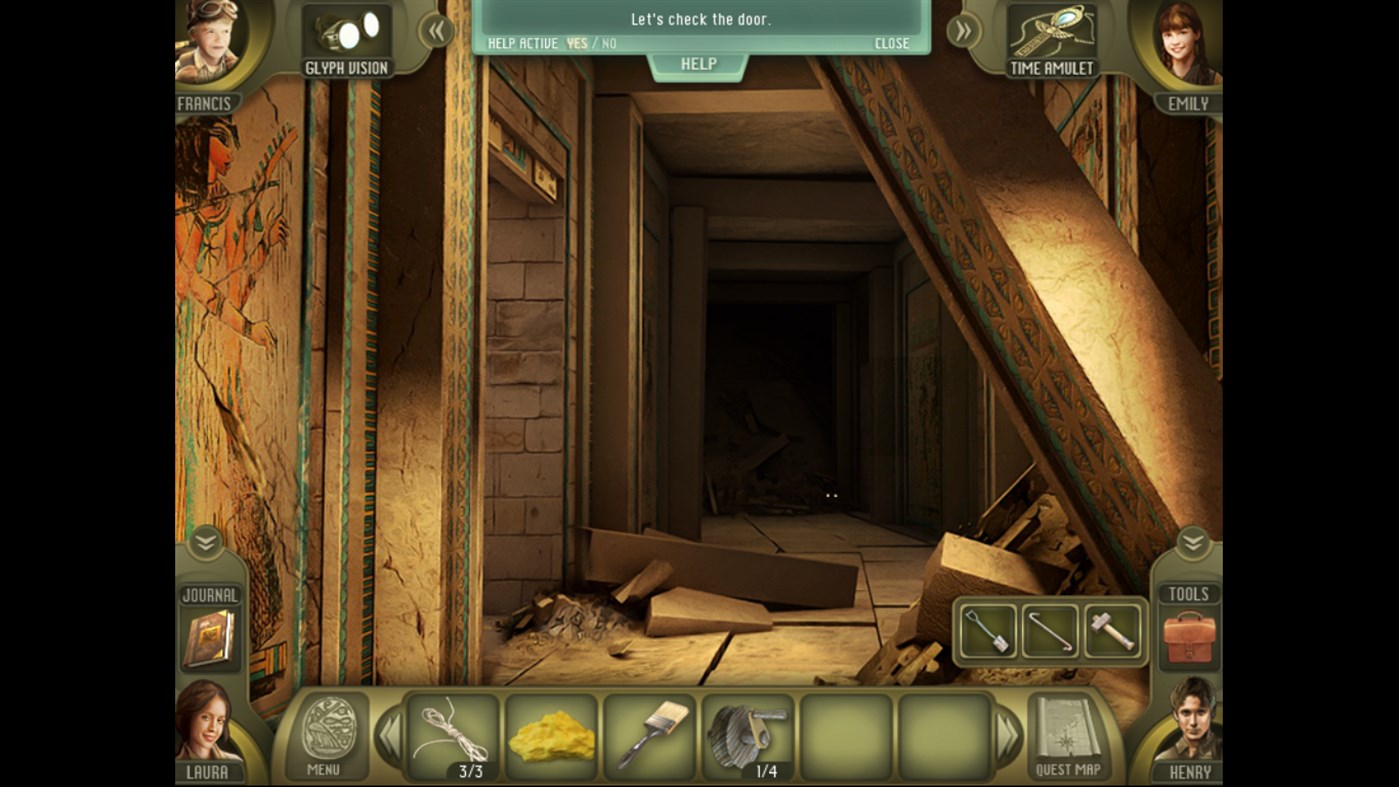The width and height of the screenshot is (1399, 787).
Task: Select the shovel tool
Action: [x=986, y=629]
